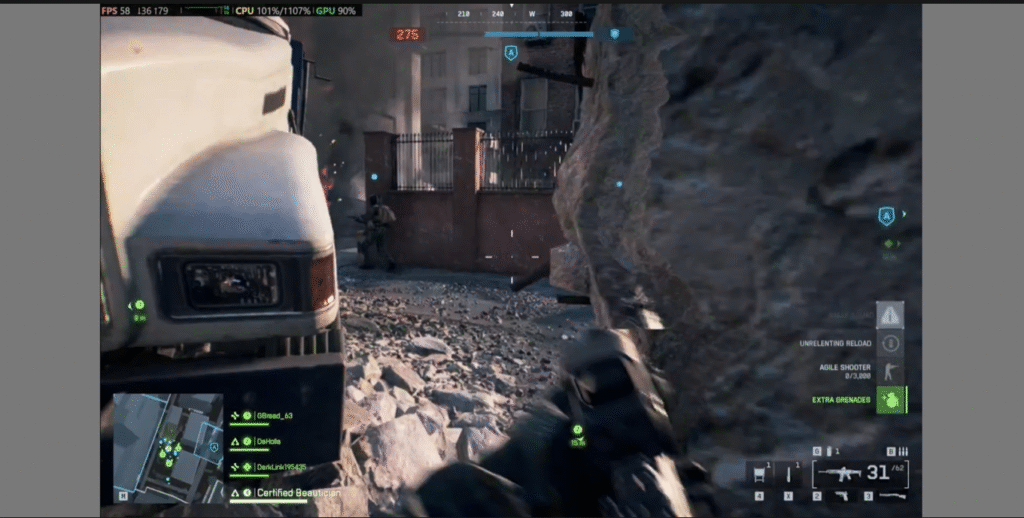Click the warning triangle perk icon
The height and width of the screenshot is (518, 1024).
coord(890,315)
